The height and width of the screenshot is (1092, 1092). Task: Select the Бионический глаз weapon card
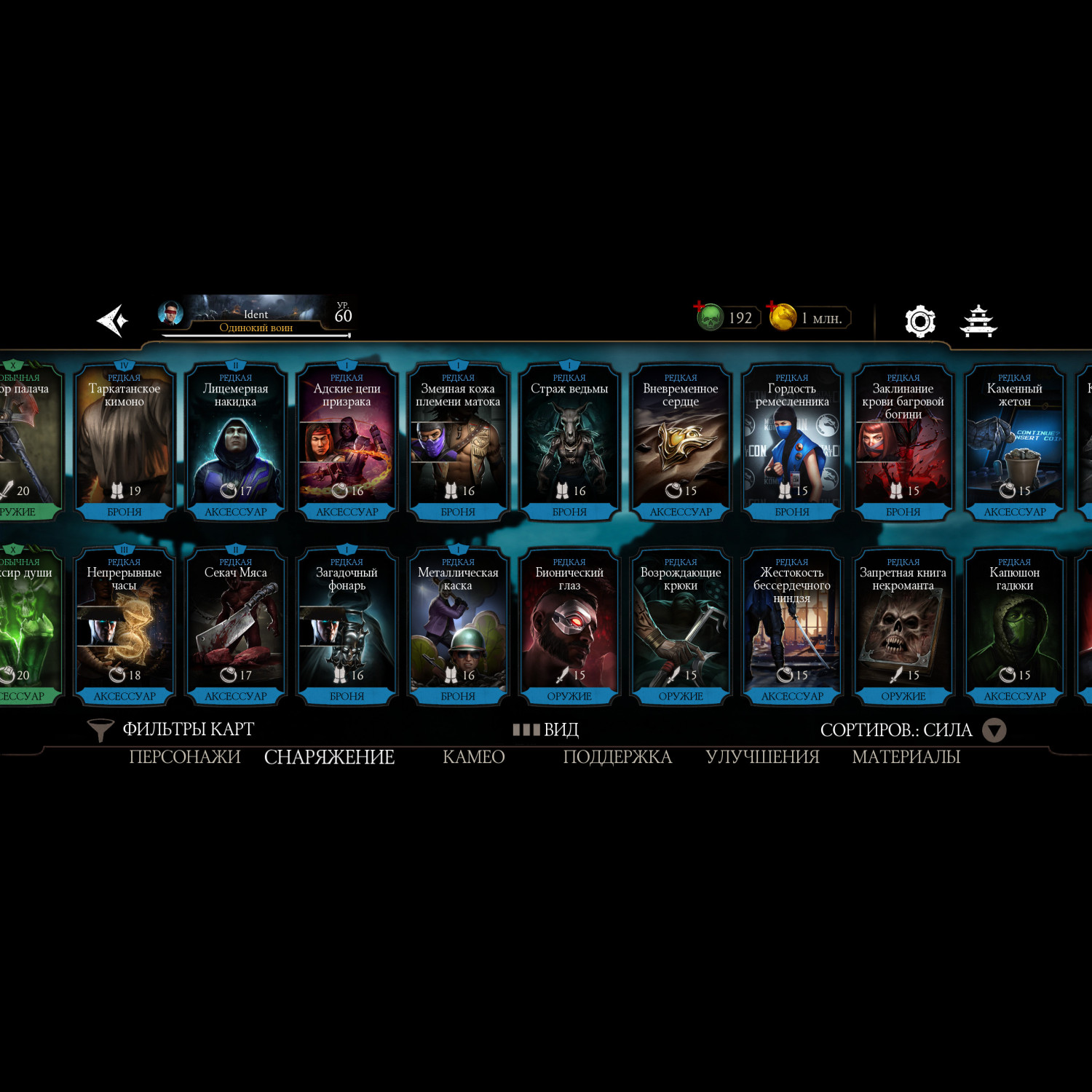569,626
